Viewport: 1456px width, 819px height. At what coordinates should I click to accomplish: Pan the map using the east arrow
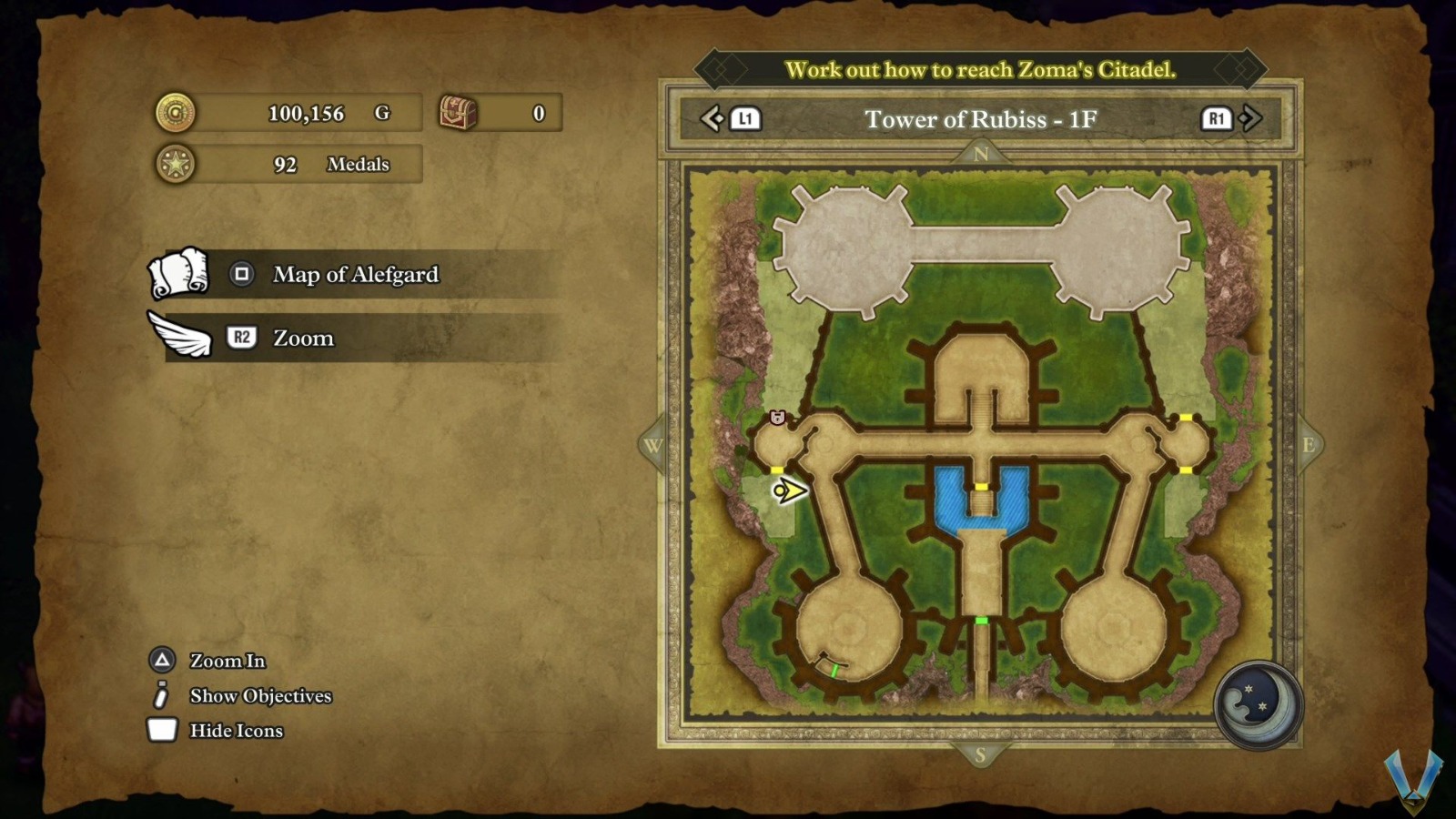point(1309,445)
